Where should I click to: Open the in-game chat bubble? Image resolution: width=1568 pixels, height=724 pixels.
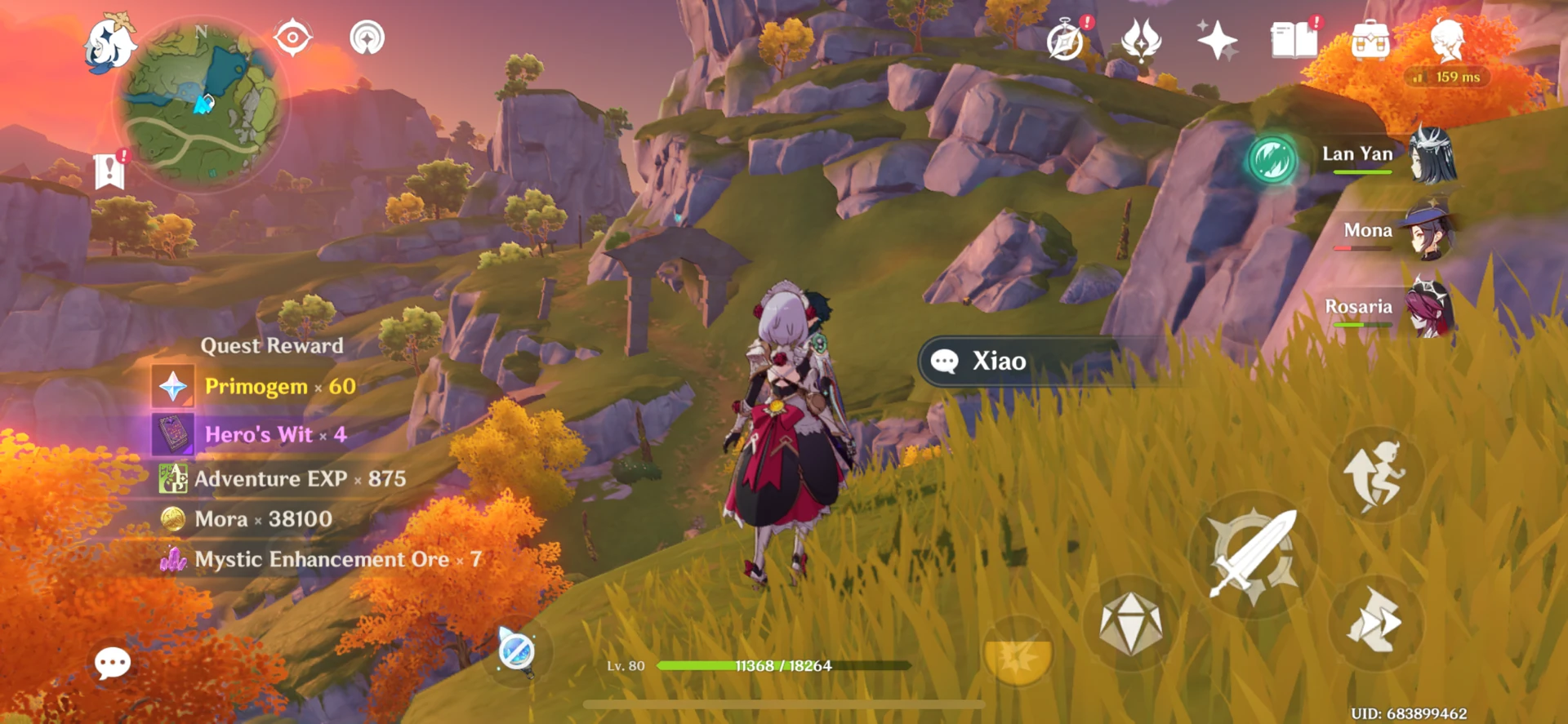pyautogui.click(x=112, y=664)
